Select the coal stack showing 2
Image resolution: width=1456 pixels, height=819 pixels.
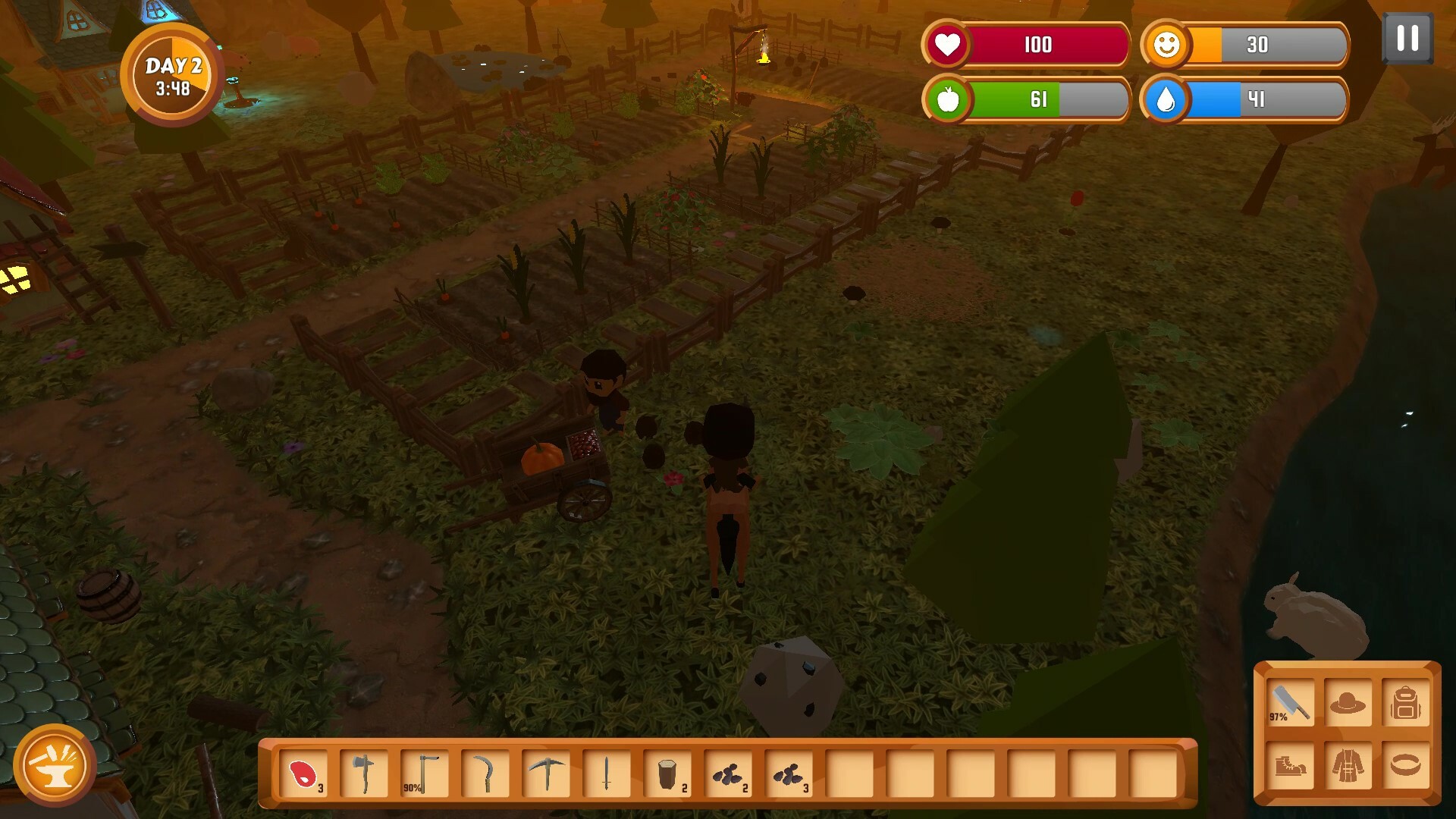pyautogui.click(x=729, y=773)
